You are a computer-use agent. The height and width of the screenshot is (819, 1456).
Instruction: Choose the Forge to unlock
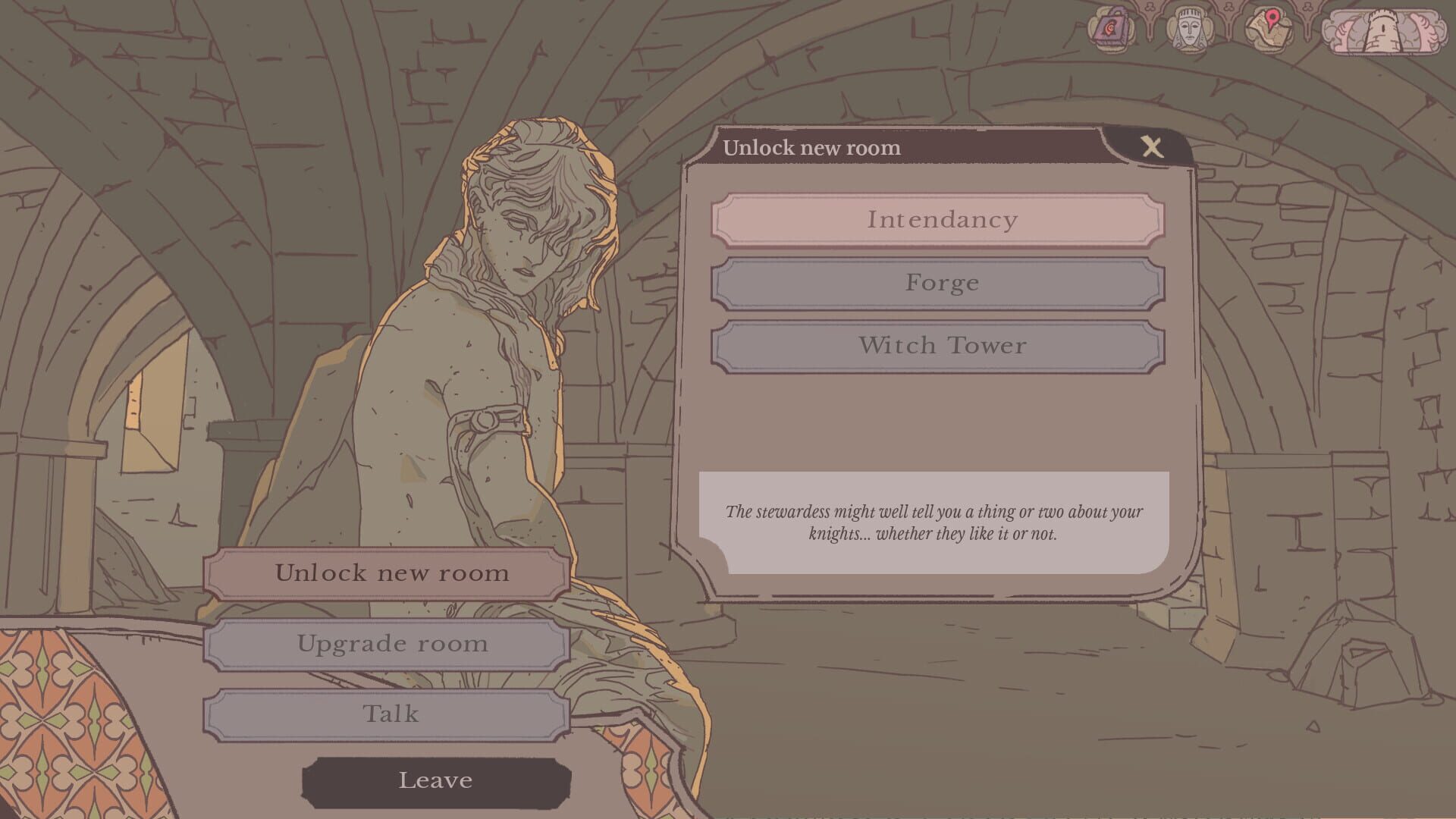pyautogui.click(x=940, y=283)
